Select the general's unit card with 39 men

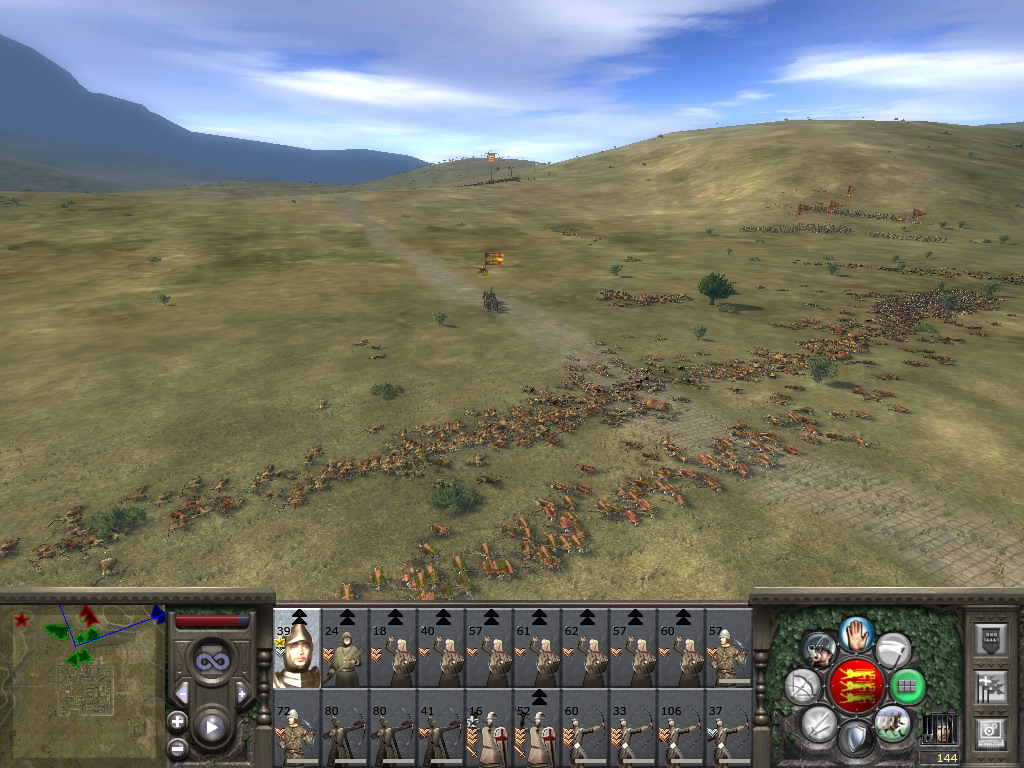(297, 648)
